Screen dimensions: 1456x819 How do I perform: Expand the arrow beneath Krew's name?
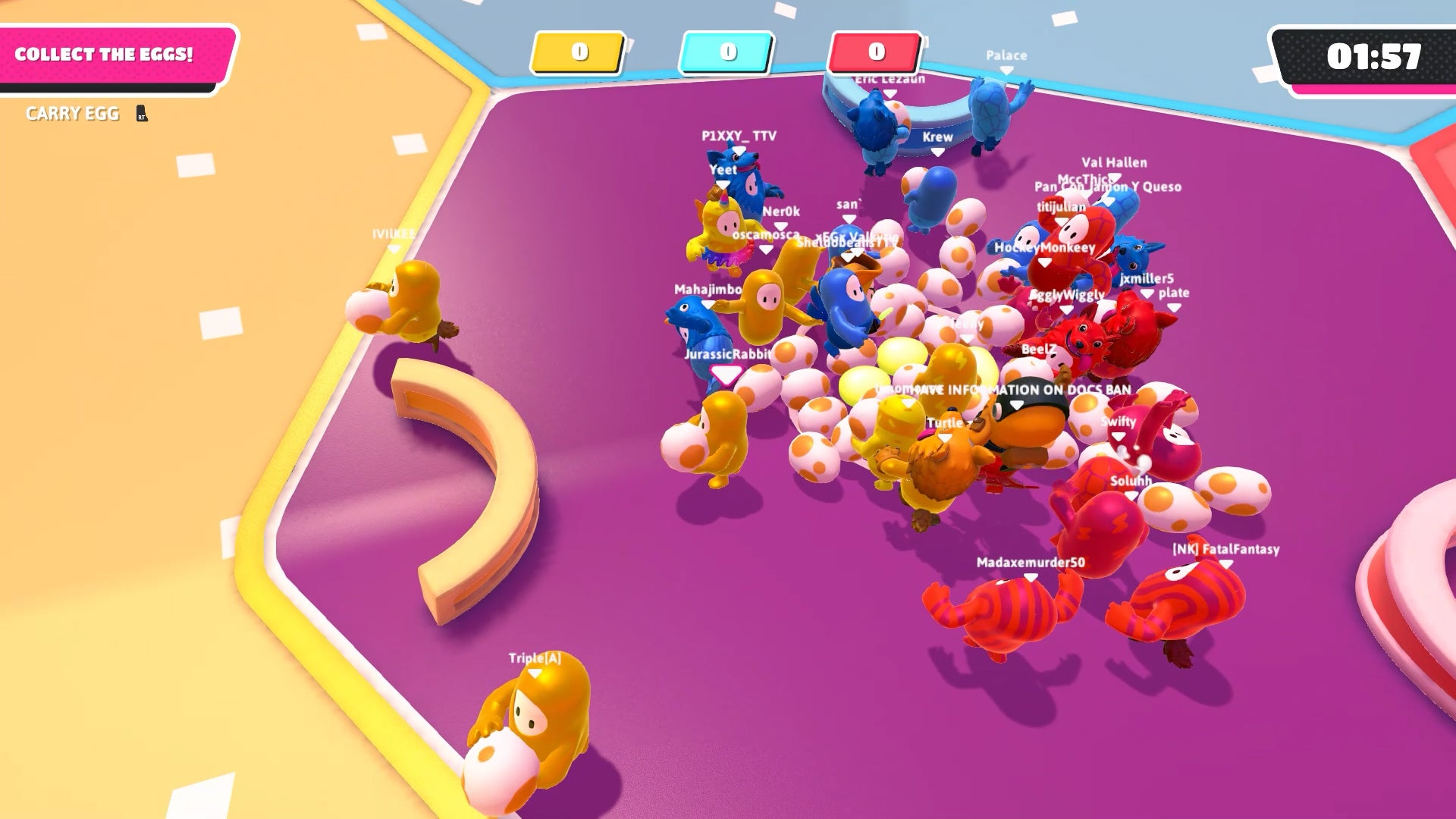click(x=937, y=152)
